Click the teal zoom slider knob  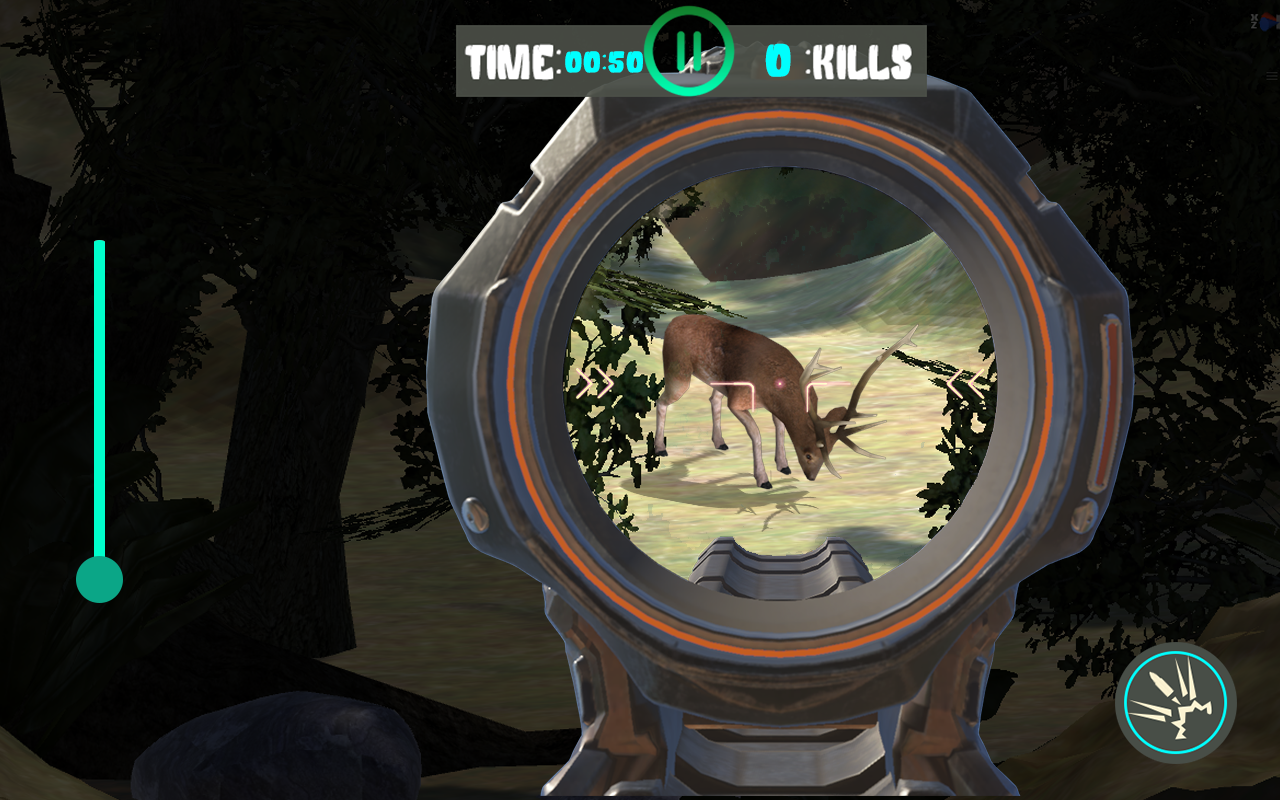(100, 578)
